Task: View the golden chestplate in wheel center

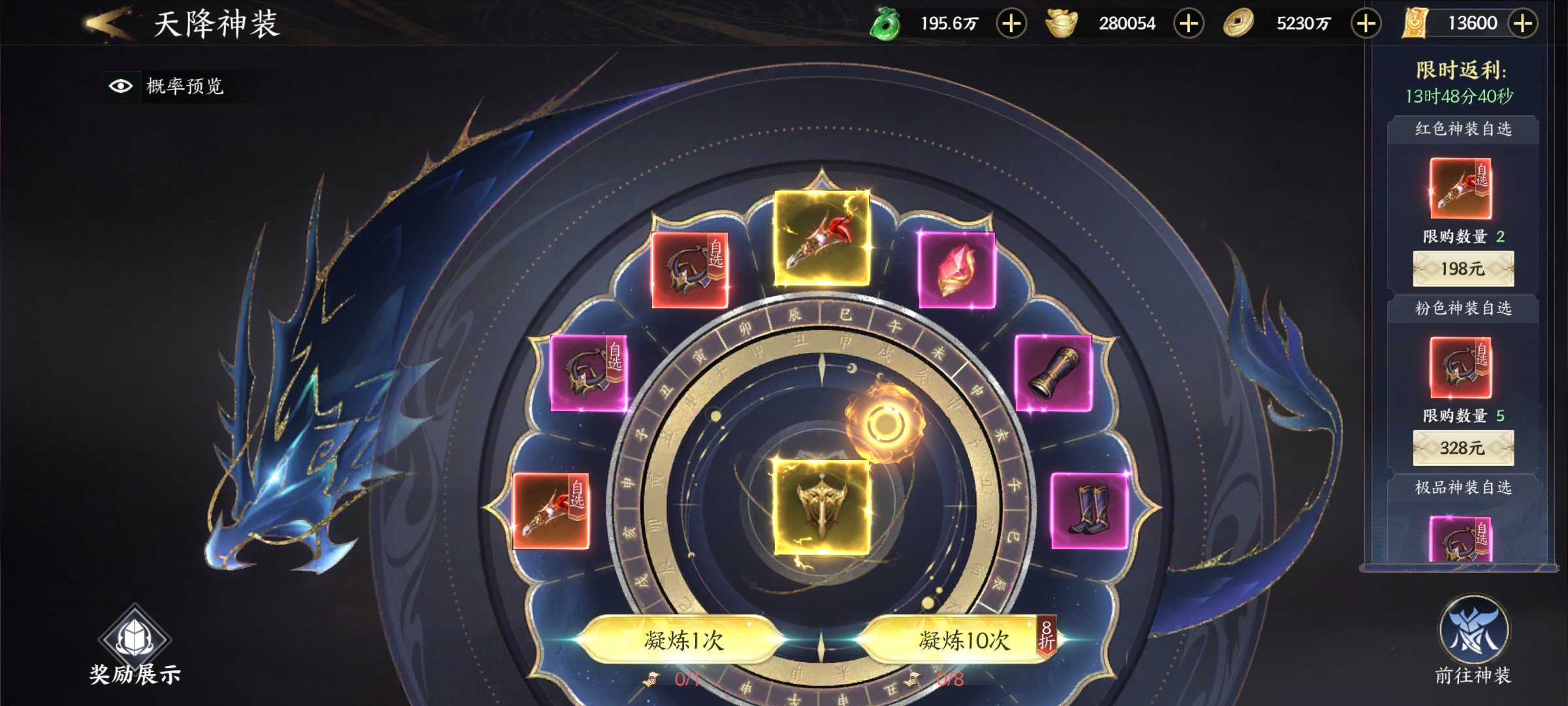Action: 821,507
